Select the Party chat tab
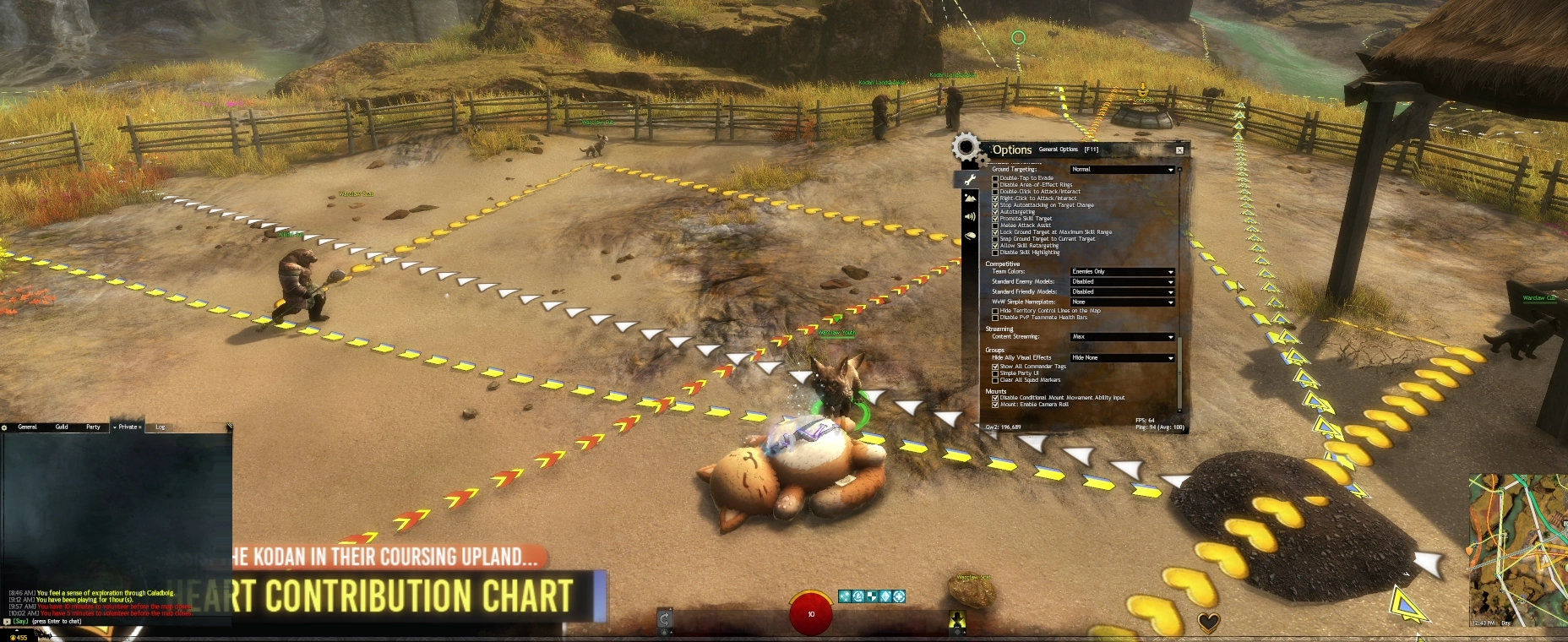This screenshot has height=642, width=1568. click(x=93, y=427)
